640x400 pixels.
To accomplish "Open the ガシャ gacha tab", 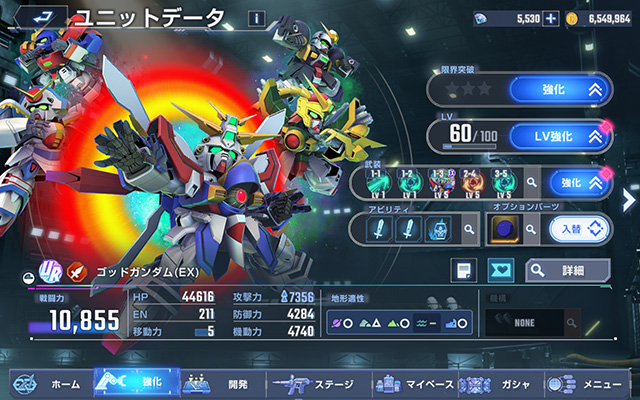I will (x=500, y=383).
